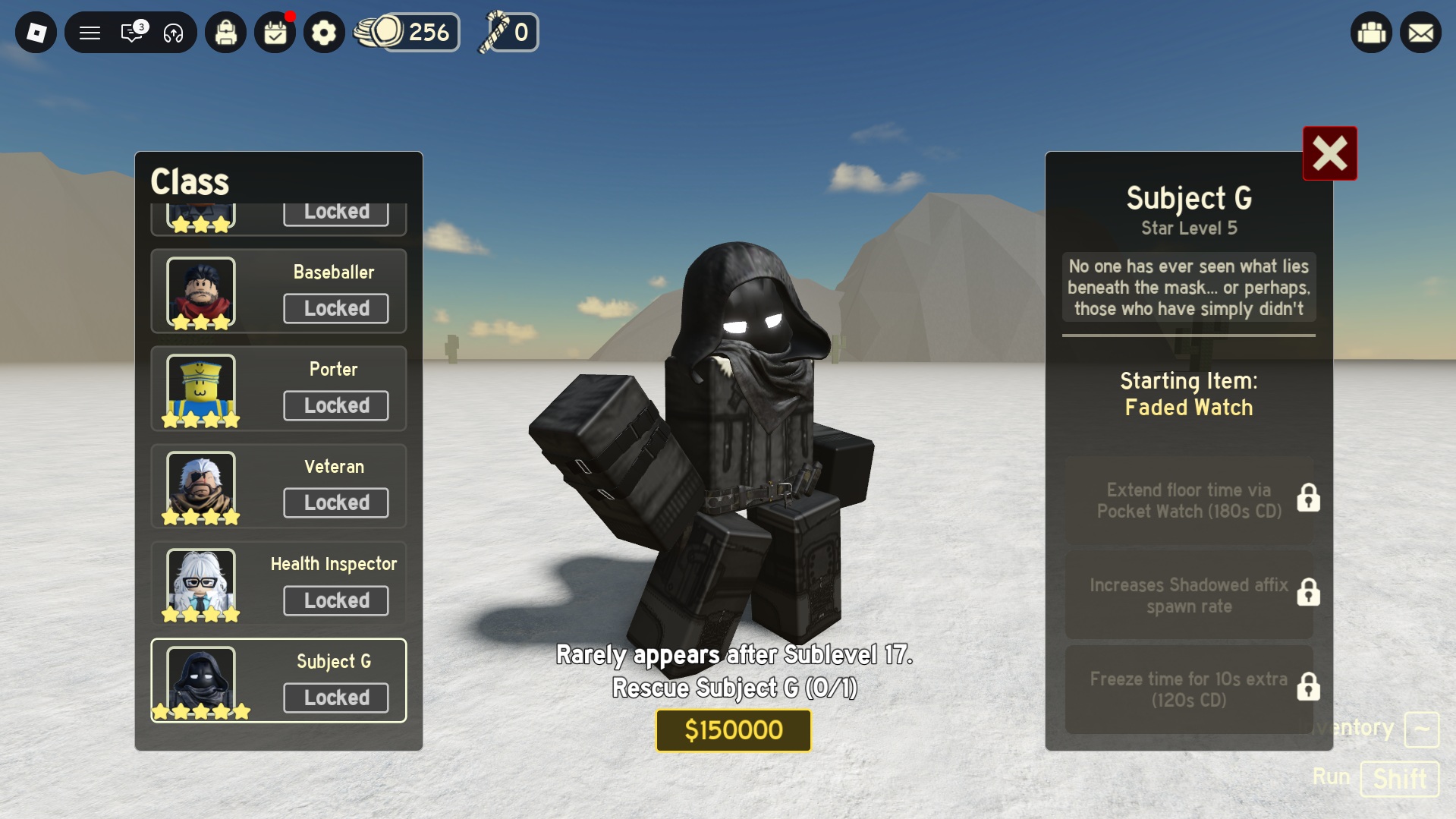Viewport: 1456px width, 819px height.
Task: Choose the Porter class entry
Action: [x=278, y=389]
